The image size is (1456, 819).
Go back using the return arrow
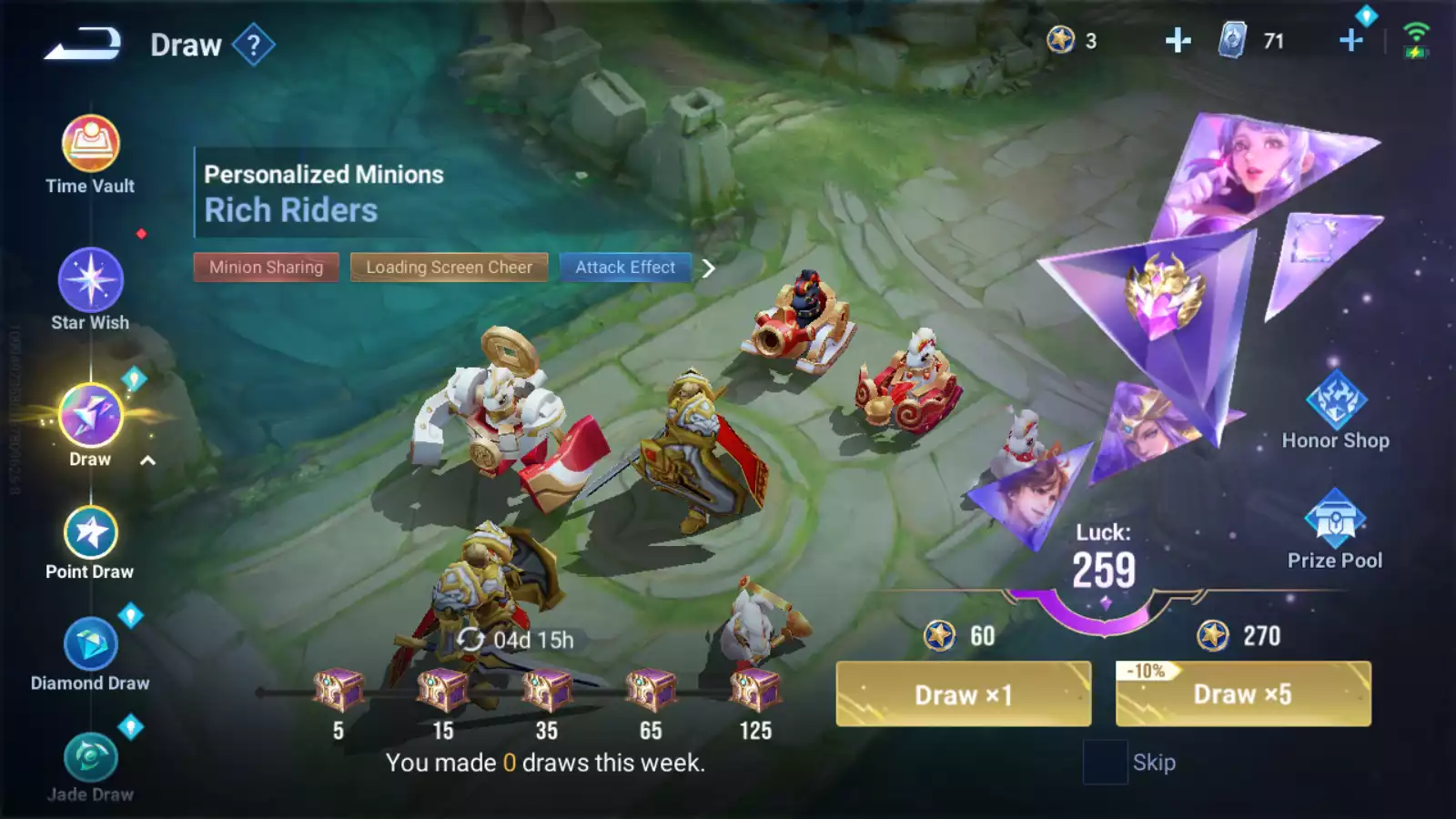83,44
